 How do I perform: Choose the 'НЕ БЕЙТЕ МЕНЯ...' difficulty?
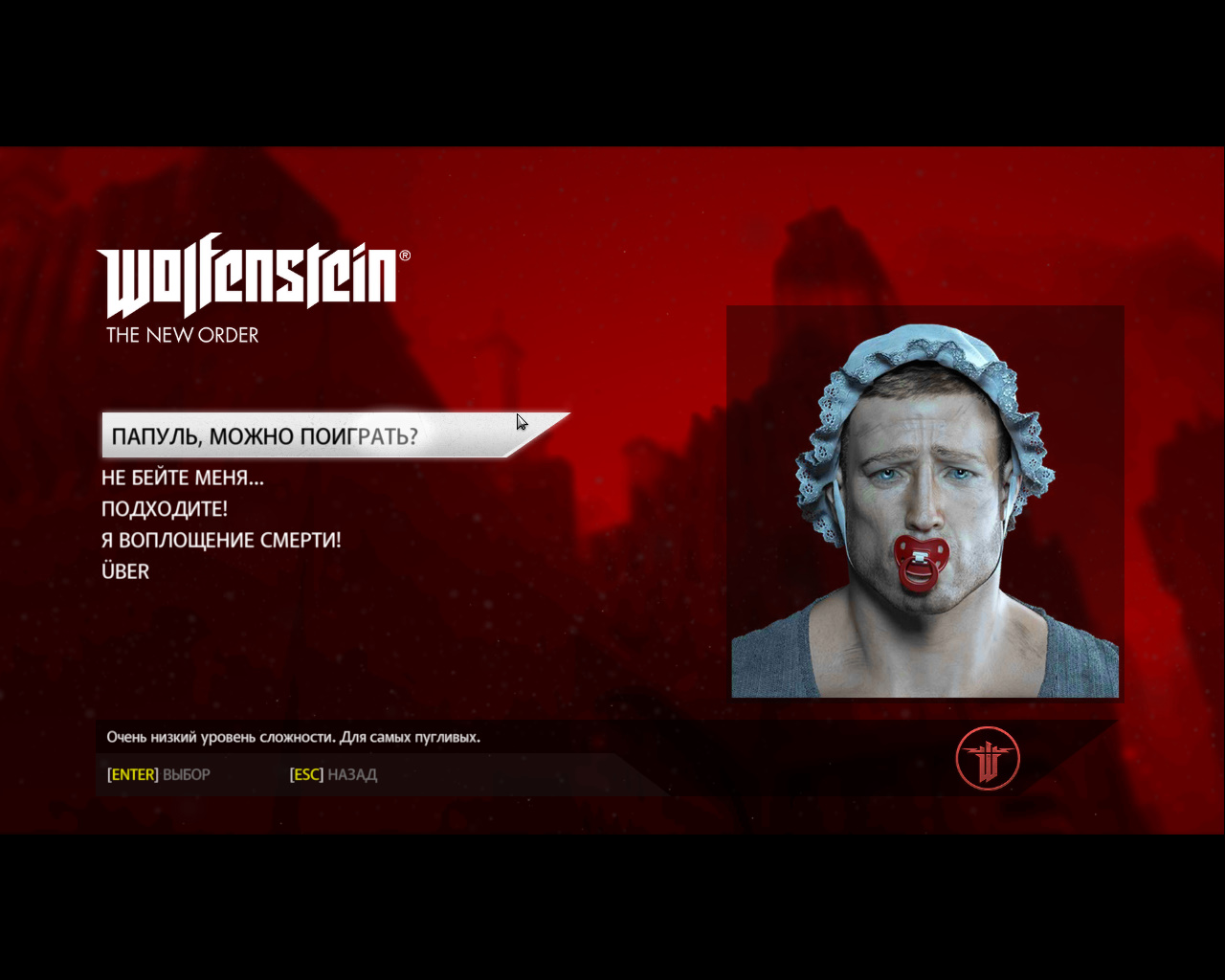click(183, 478)
